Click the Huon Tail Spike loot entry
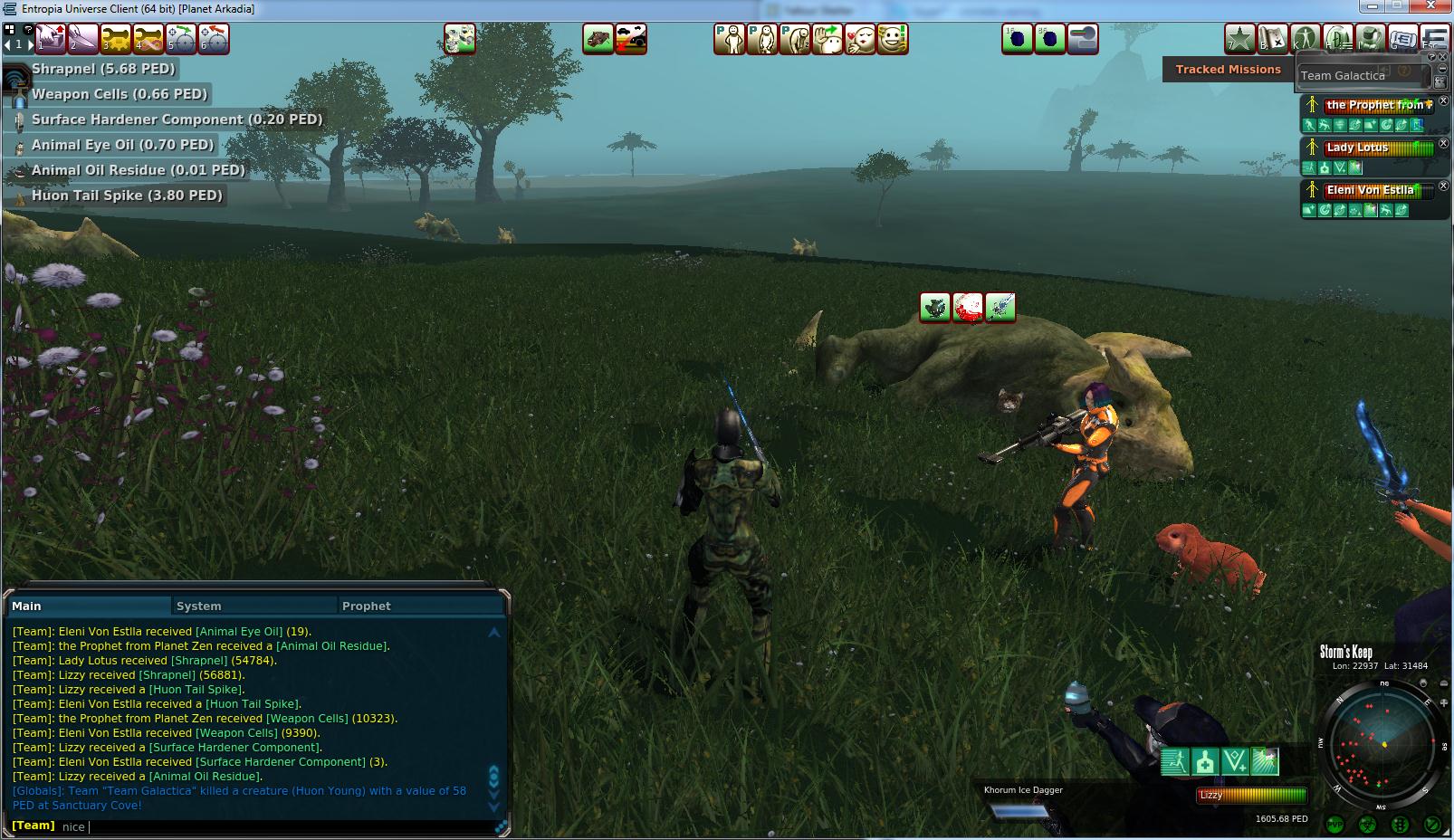 pyautogui.click(x=126, y=196)
